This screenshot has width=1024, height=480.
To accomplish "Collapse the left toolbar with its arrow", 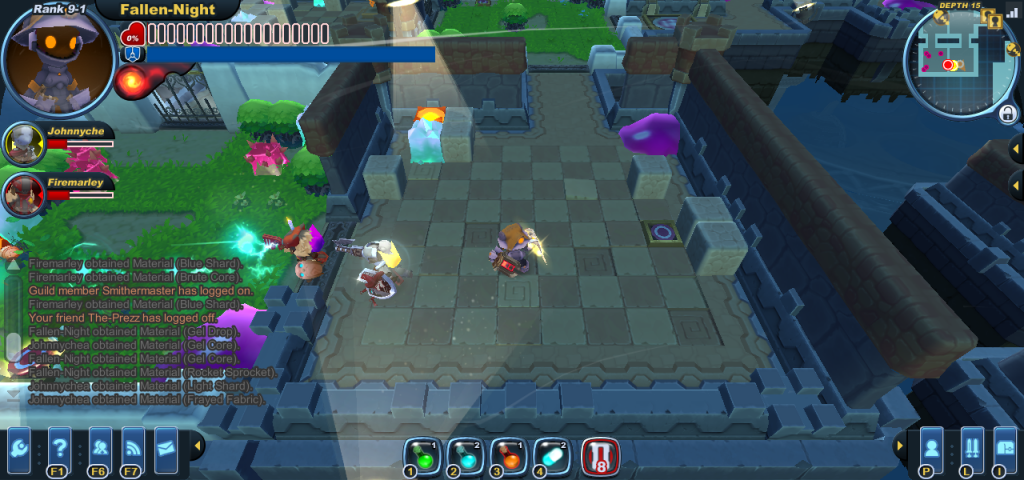I will (198, 444).
